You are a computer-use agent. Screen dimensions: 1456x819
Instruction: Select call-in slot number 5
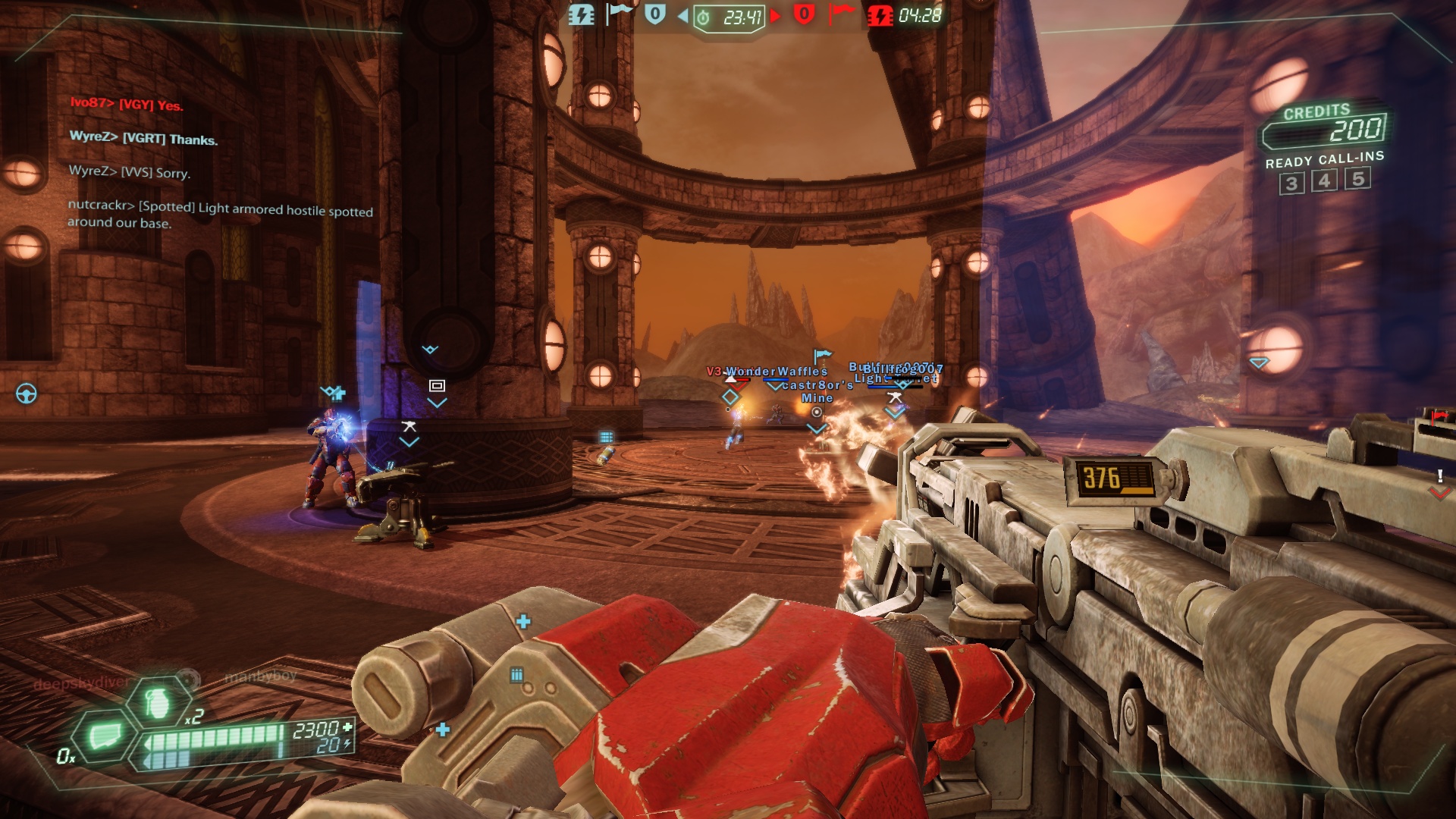coord(1357,178)
